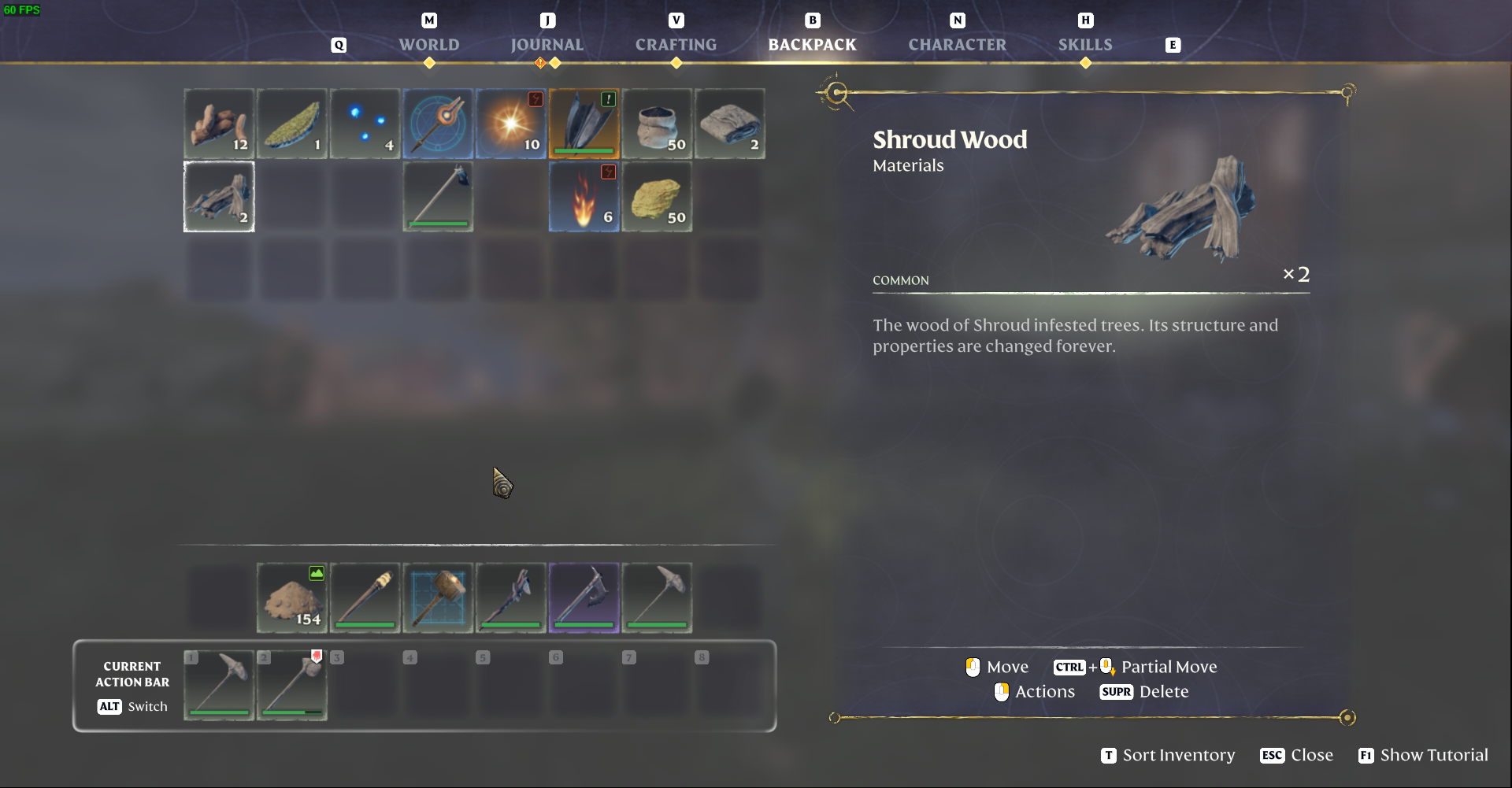Pick the fireball charge stack of 6
This screenshot has width=1512, height=788.
[x=584, y=197]
